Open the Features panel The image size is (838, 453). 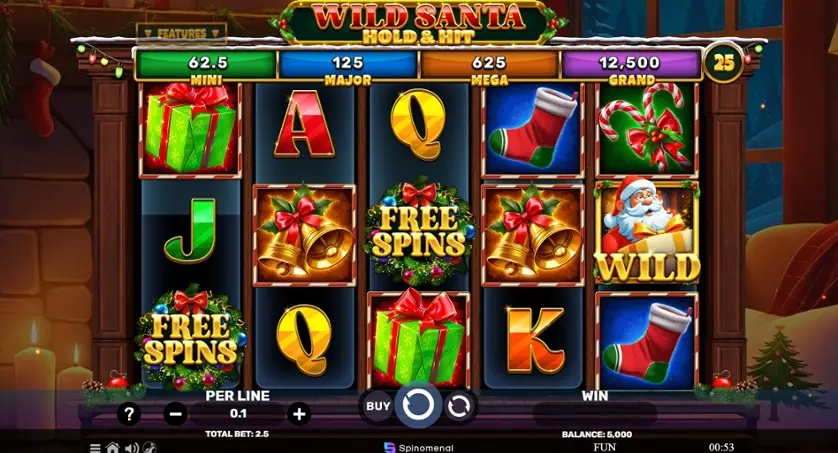pos(181,33)
